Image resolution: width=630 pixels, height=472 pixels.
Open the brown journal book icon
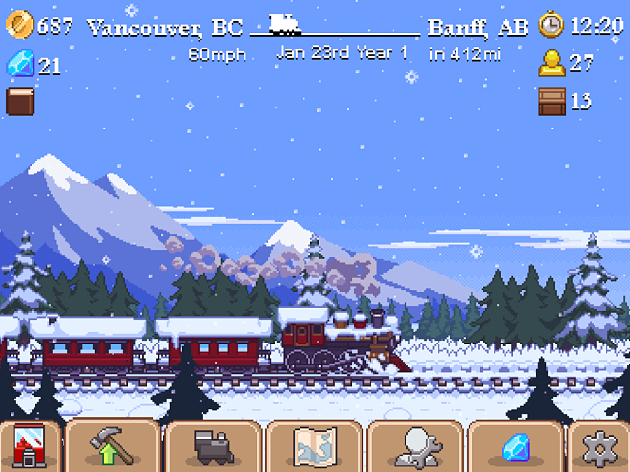coord(20,101)
